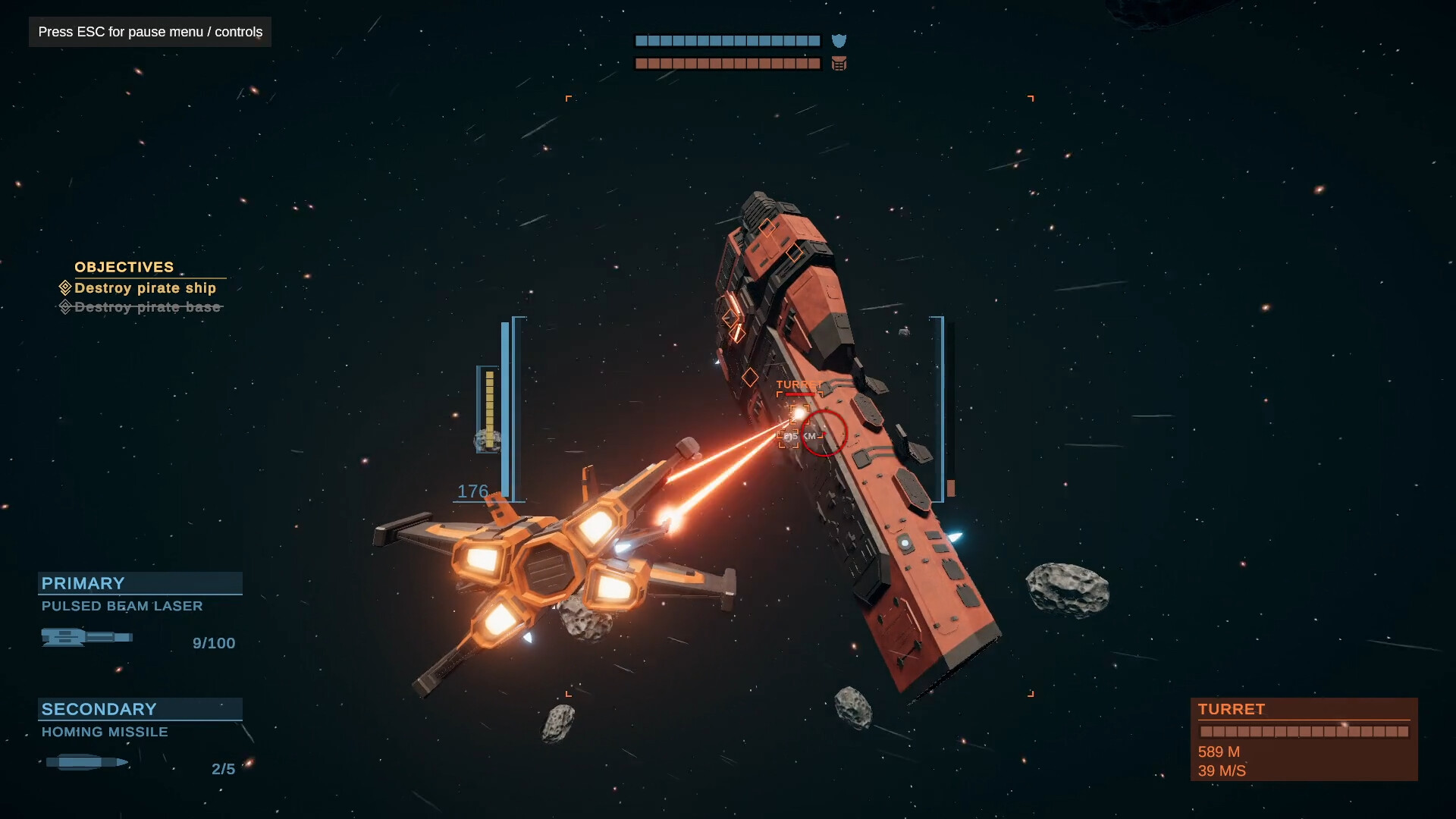This screenshot has width=1456, height=819.
Task: Click the 176 distance readout near the target
Action: point(472,491)
